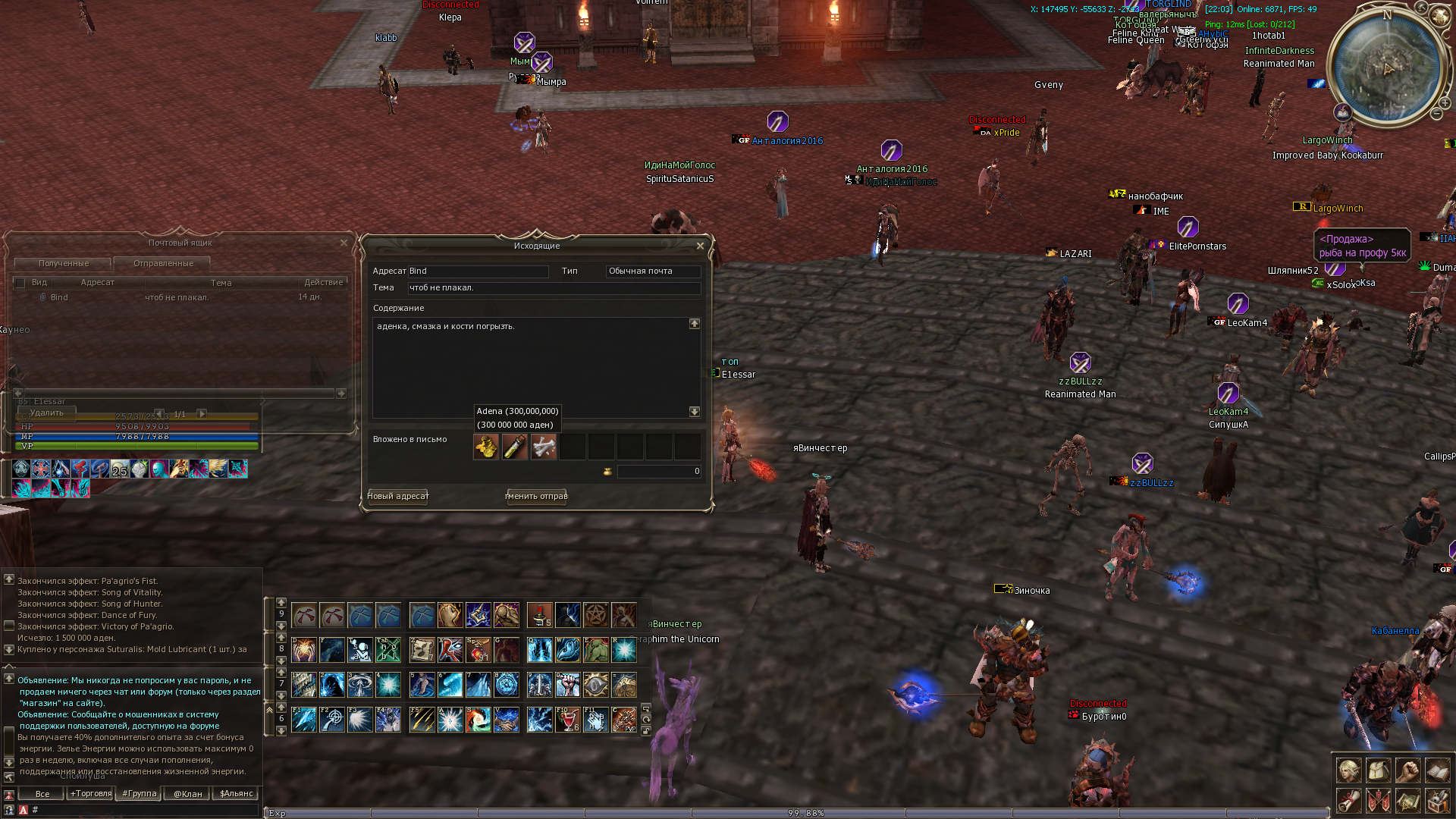Image resolution: width=1456 pixels, height=819 pixels.
Task: Open the character status elf-head icon
Action: (1348, 770)
